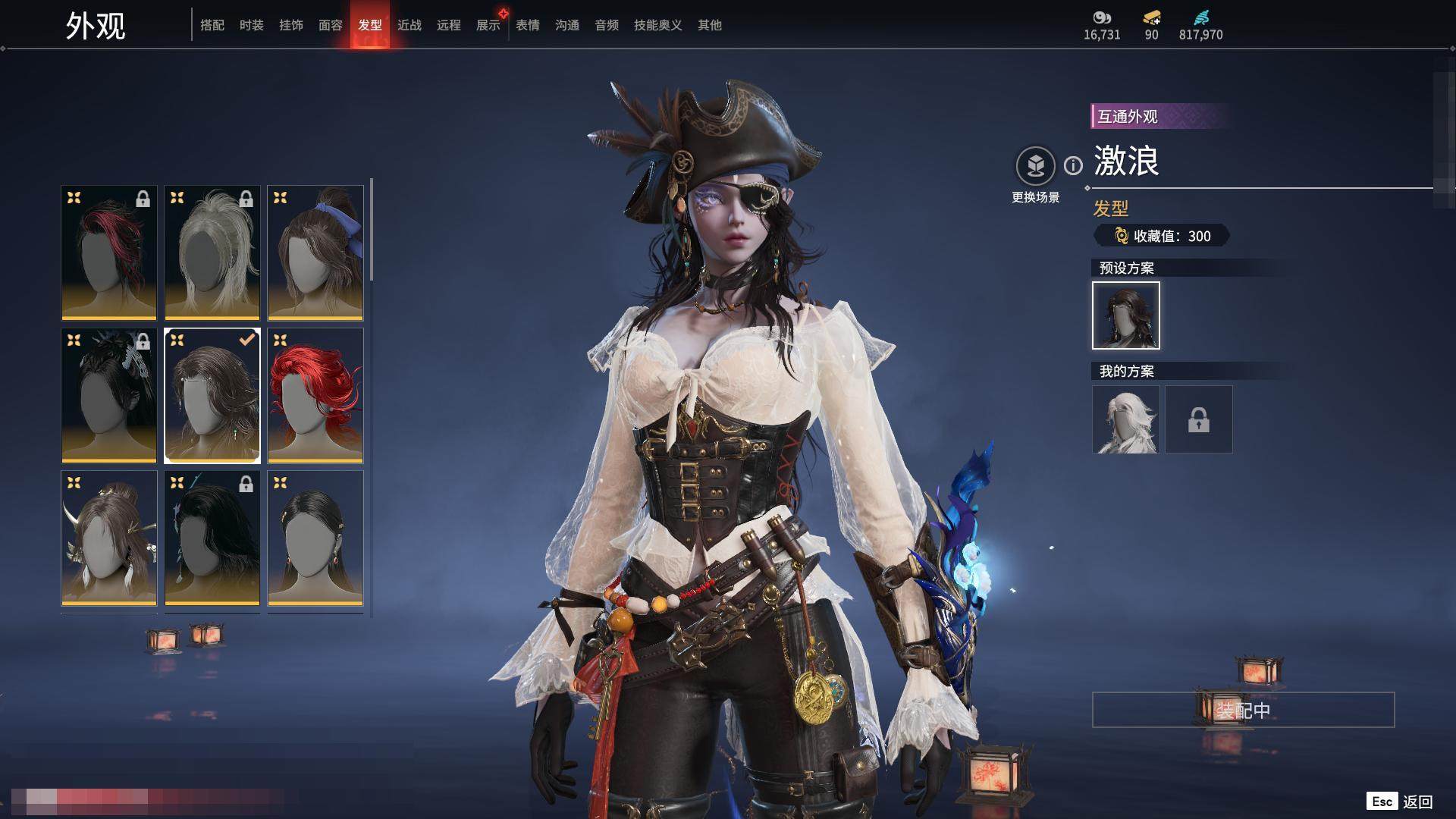The image size is (1456, 819).
Task: Switch to the 远程 tab
Action: click(449, 25)
